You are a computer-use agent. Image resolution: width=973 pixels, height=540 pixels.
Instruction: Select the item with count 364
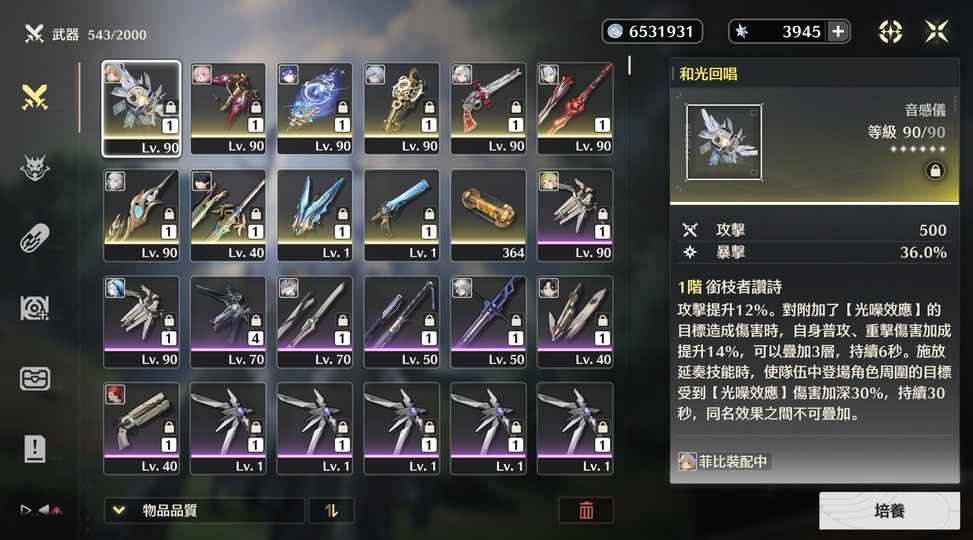coord(489,215)
